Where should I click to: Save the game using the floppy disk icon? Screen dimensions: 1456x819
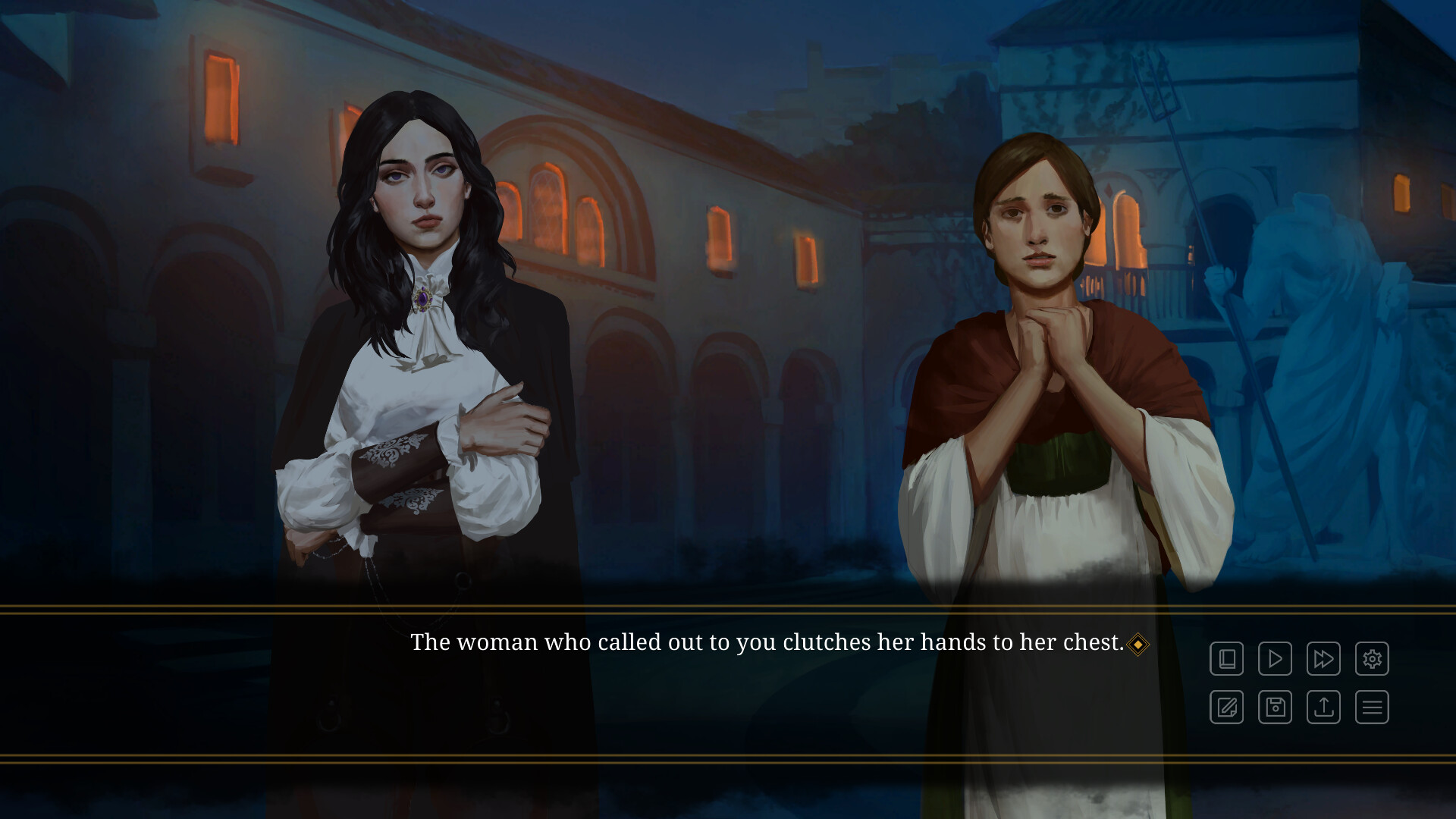coord(1275,708)
